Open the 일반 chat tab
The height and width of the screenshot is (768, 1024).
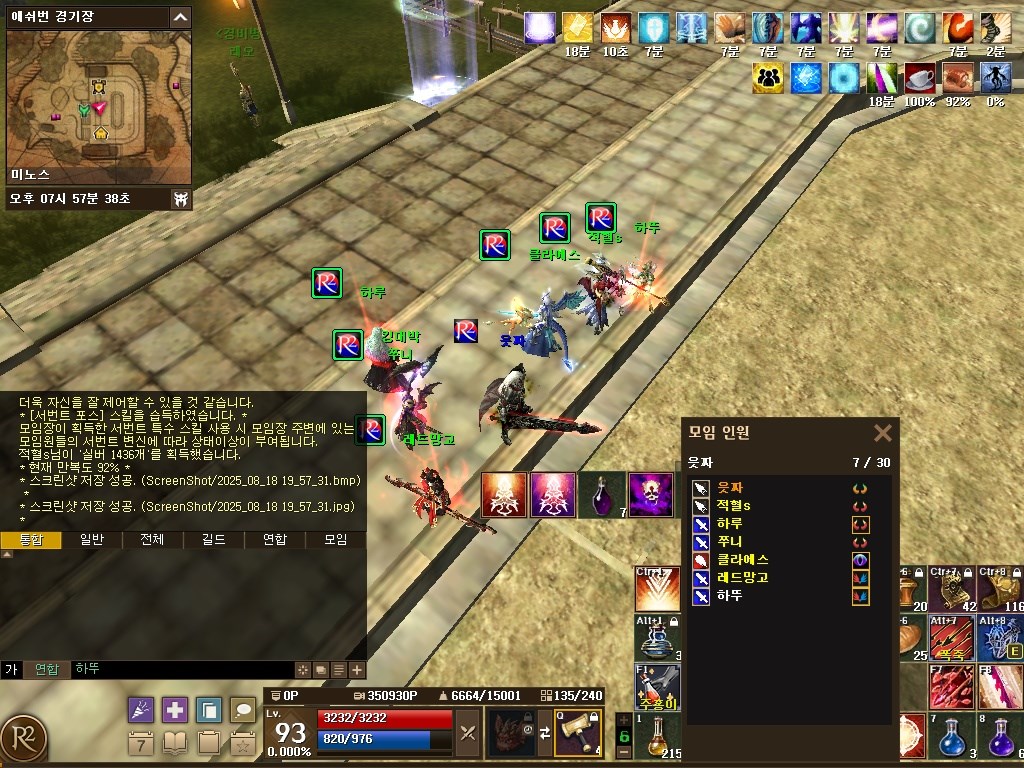[92, 540]
